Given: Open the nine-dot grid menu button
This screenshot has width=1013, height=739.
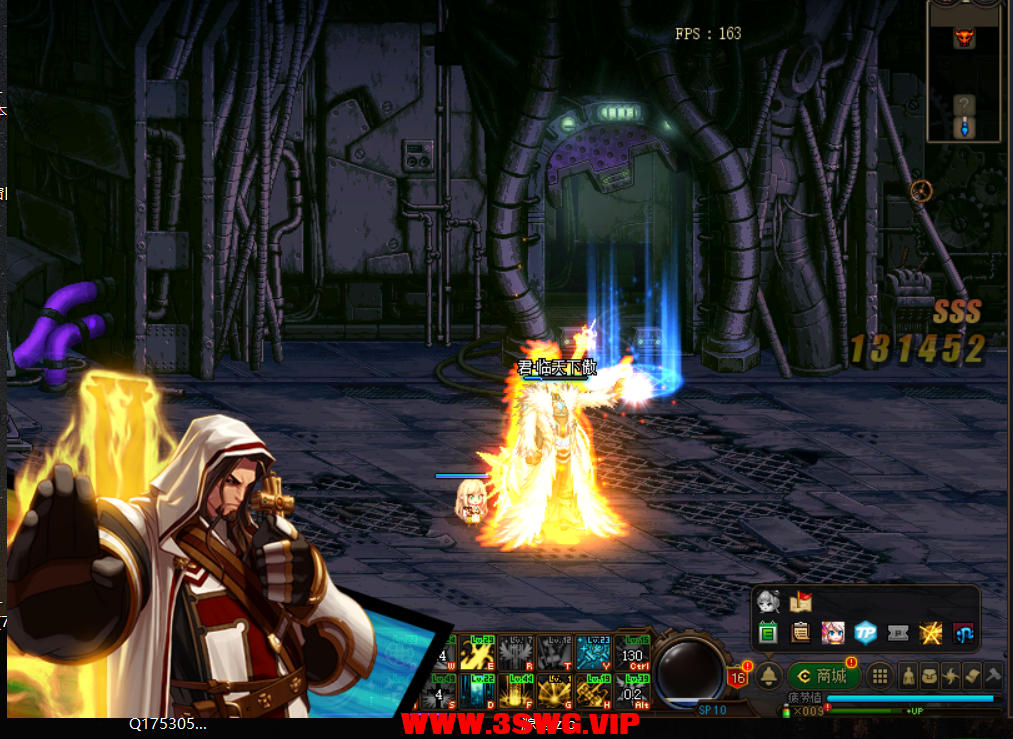Looking at the screenshot, I should pos(879,676).
